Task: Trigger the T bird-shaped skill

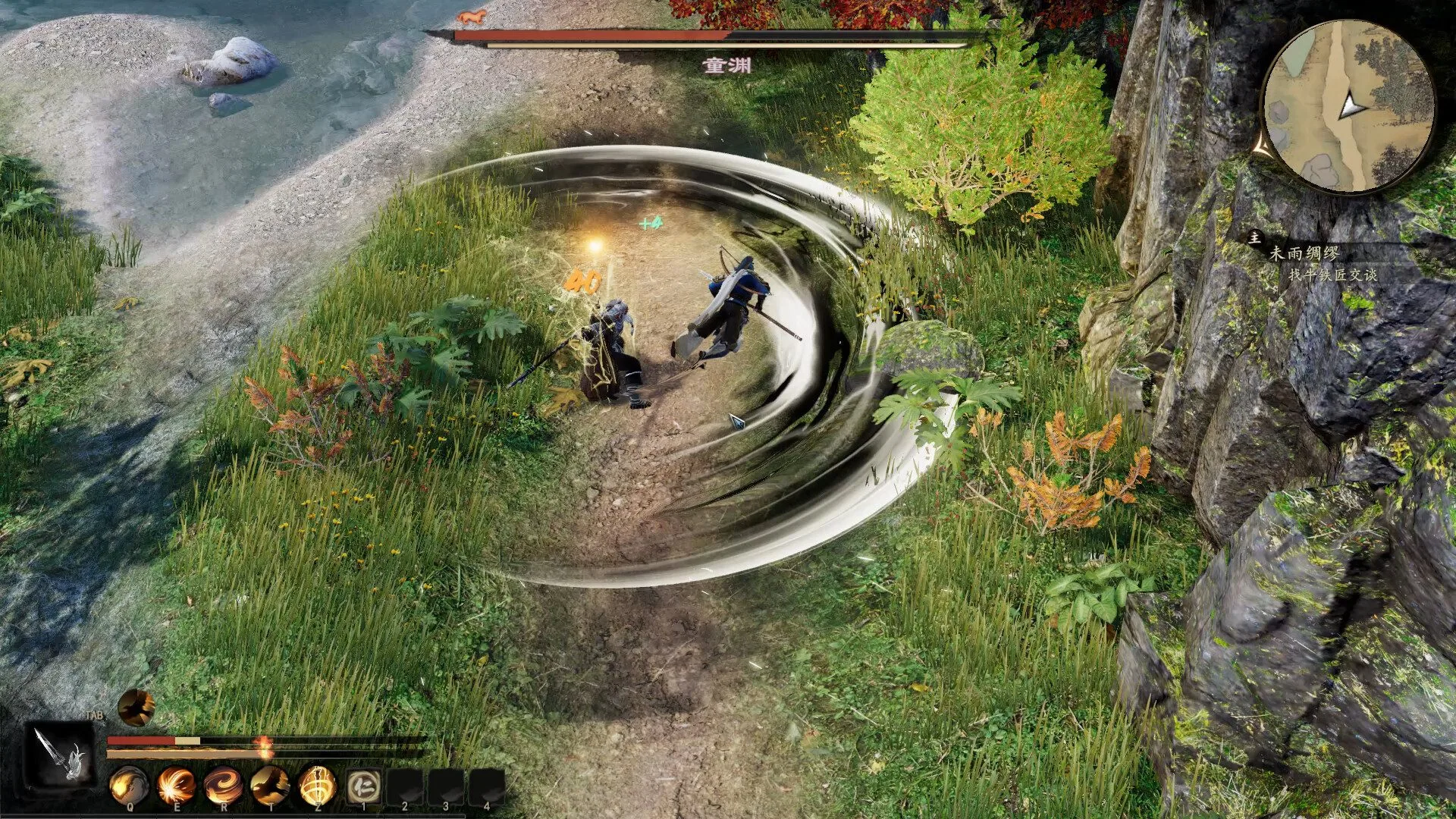Action: point(271,784)
